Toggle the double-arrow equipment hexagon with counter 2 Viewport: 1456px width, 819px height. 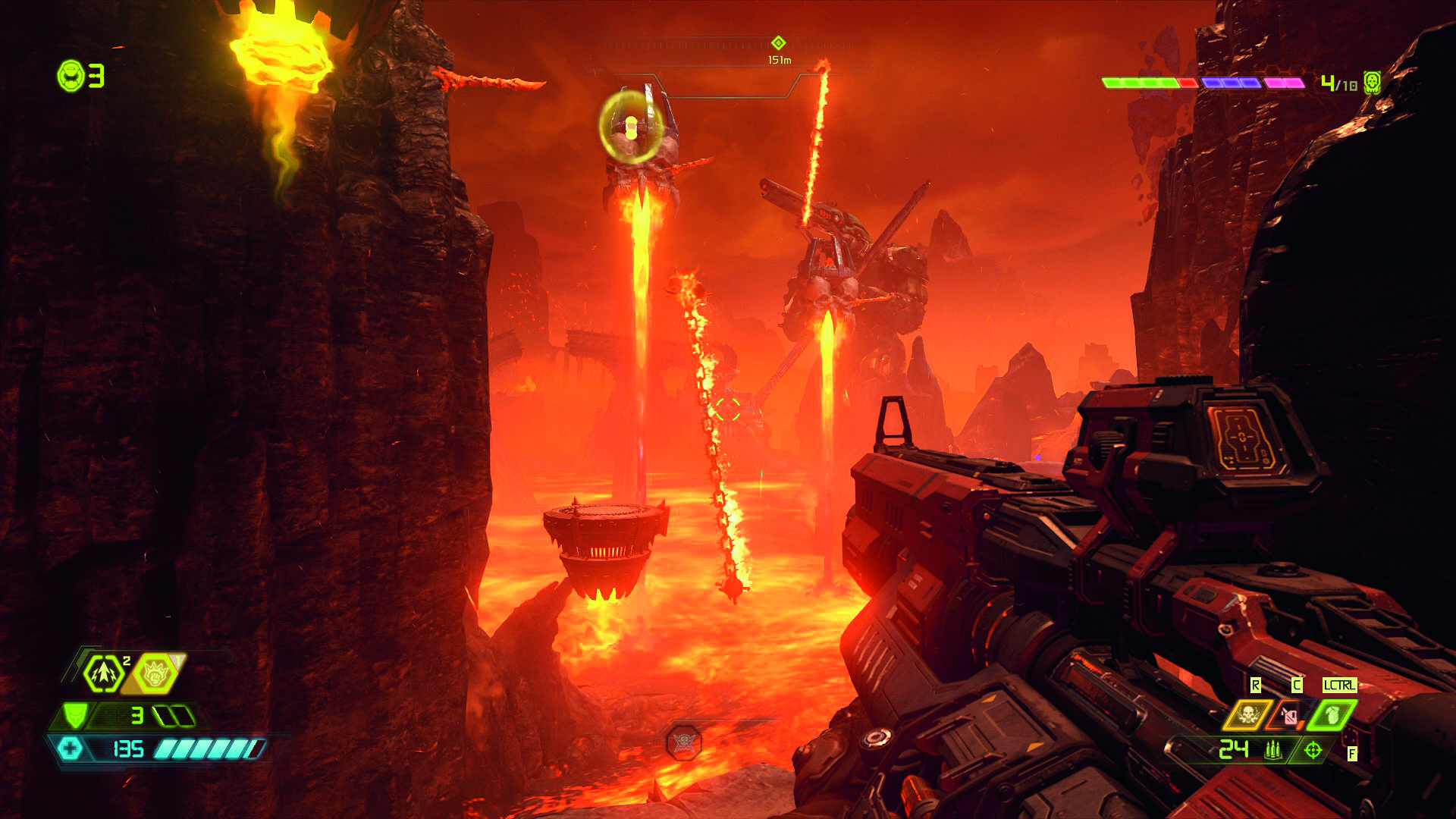[102, 673]
